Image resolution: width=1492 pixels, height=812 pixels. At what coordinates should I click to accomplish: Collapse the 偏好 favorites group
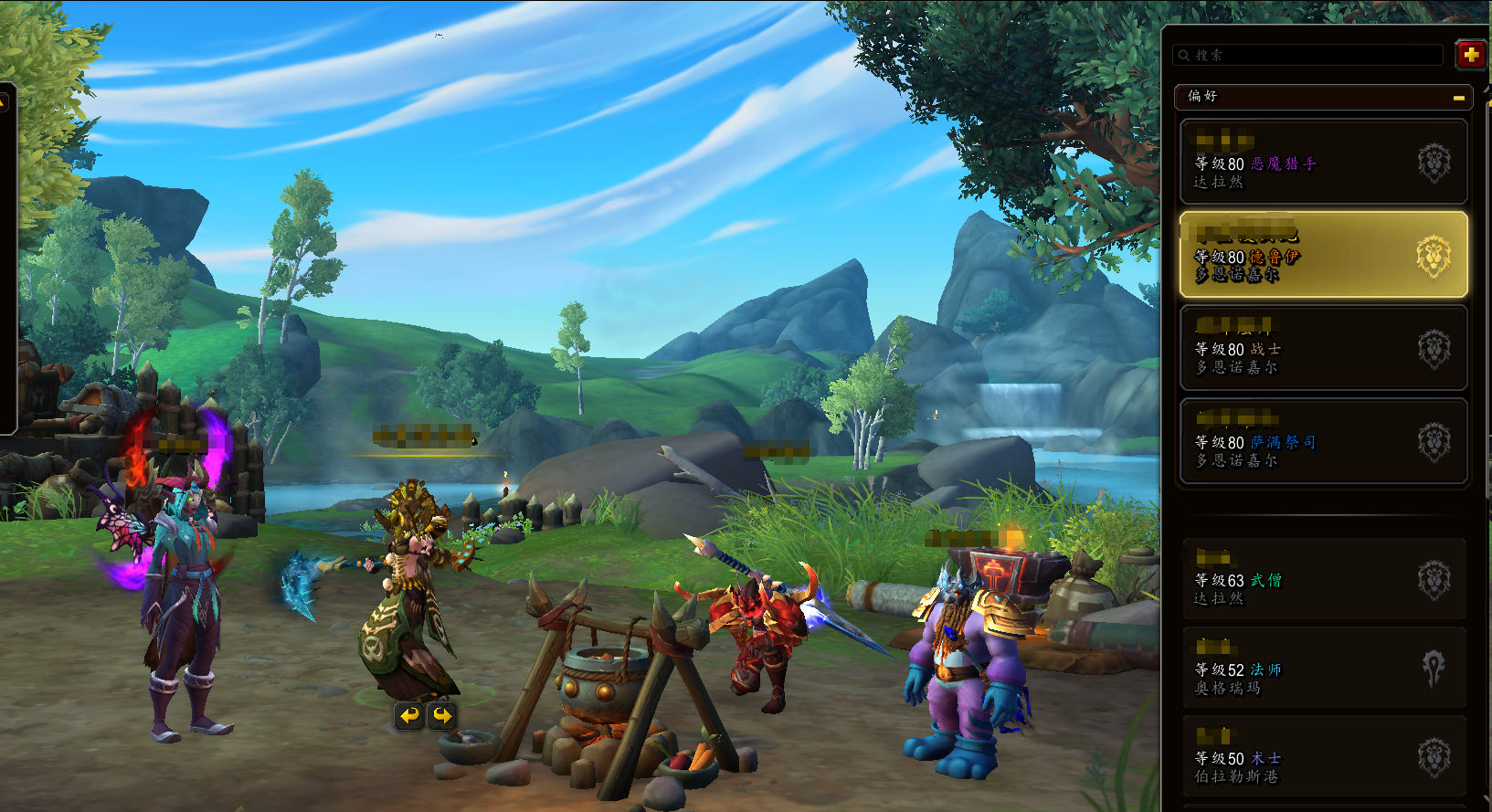pos(1458,98)
